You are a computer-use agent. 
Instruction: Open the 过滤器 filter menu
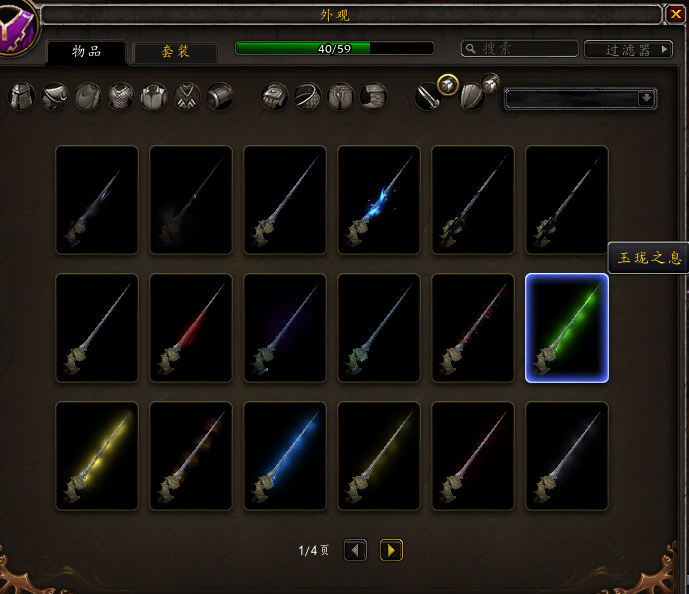pyautogui.click(x=628, y=49)
